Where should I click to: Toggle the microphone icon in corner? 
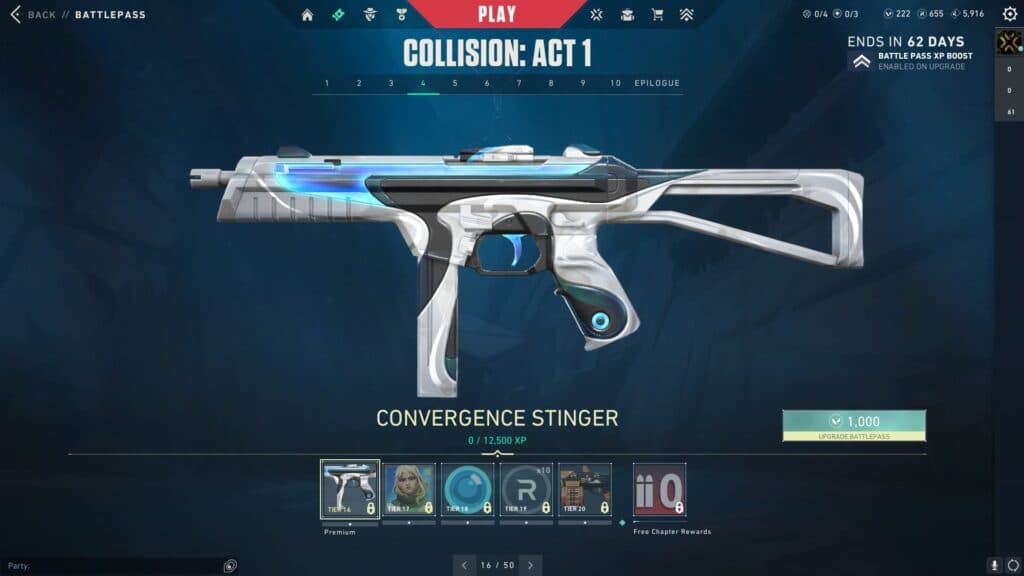coord(995,566)
